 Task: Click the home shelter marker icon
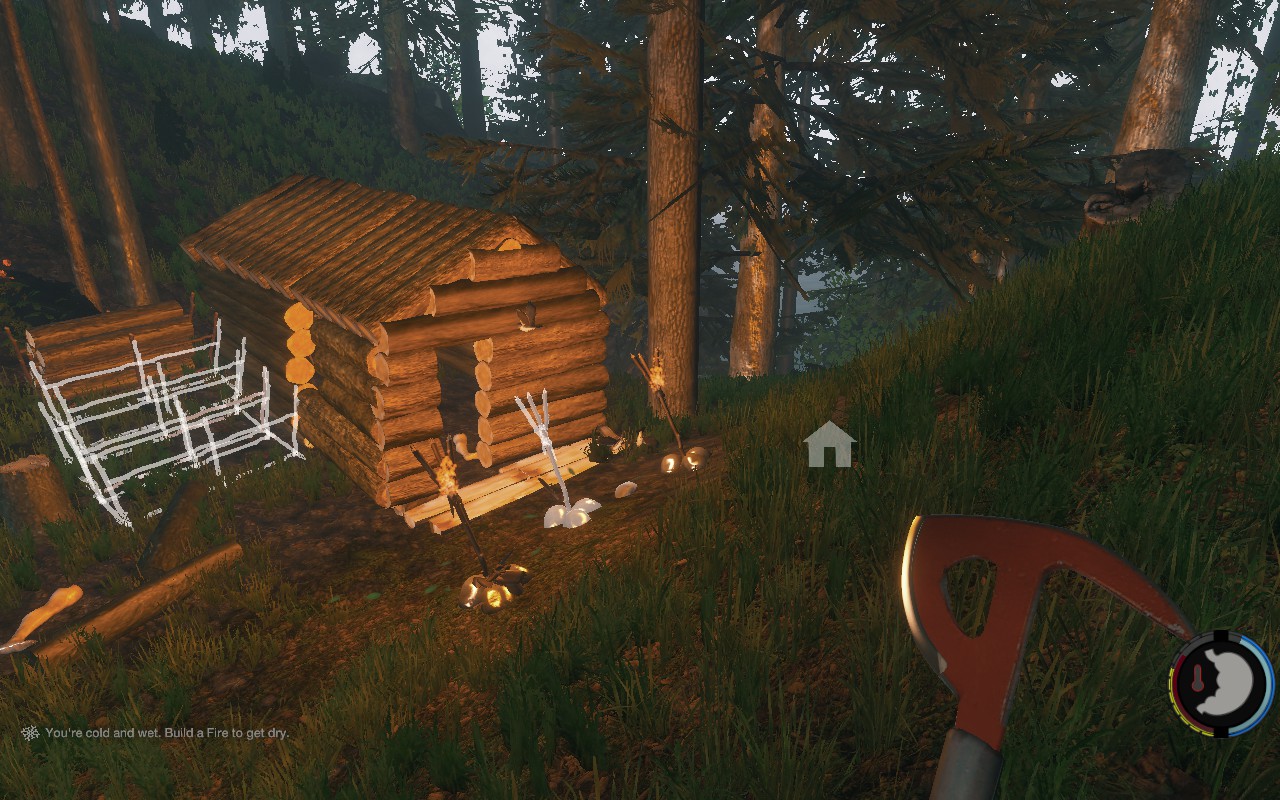[x=829, y=445]
